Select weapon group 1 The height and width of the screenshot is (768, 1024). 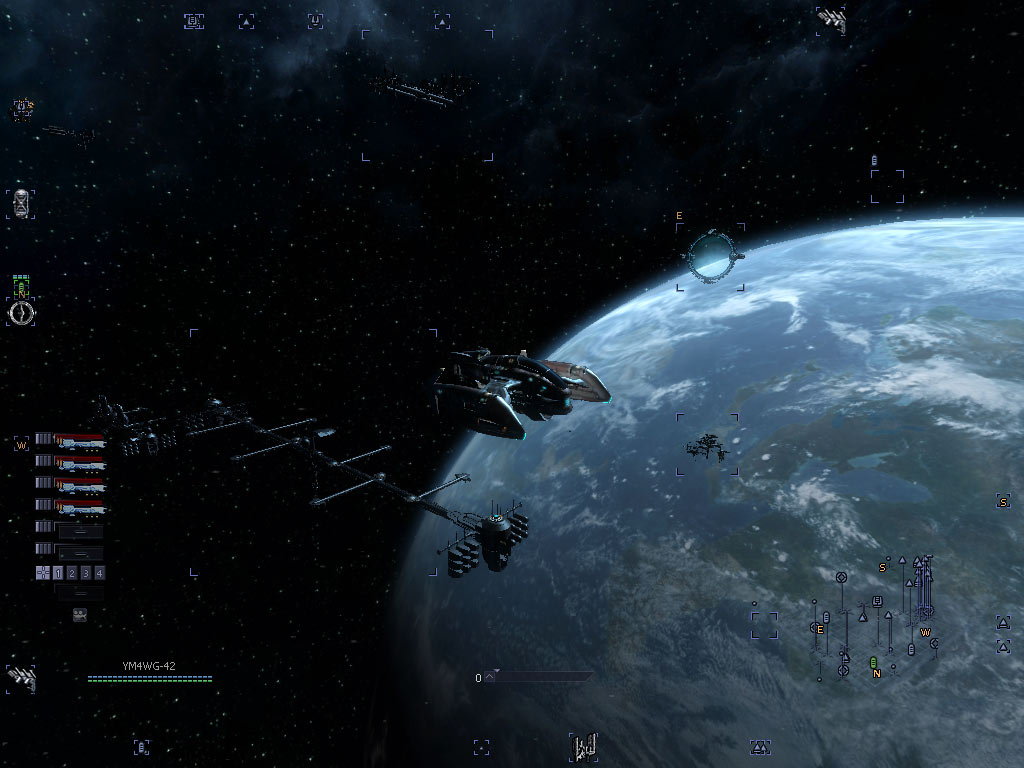click(x=58, y=573)
